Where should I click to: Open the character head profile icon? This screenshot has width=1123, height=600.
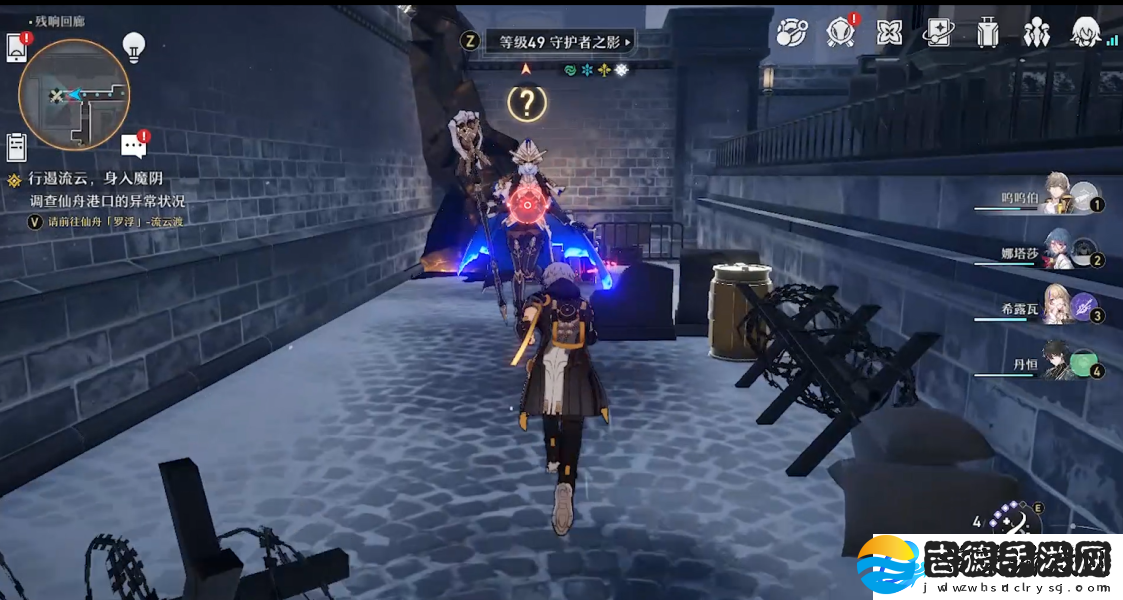tap(1087, 33)
